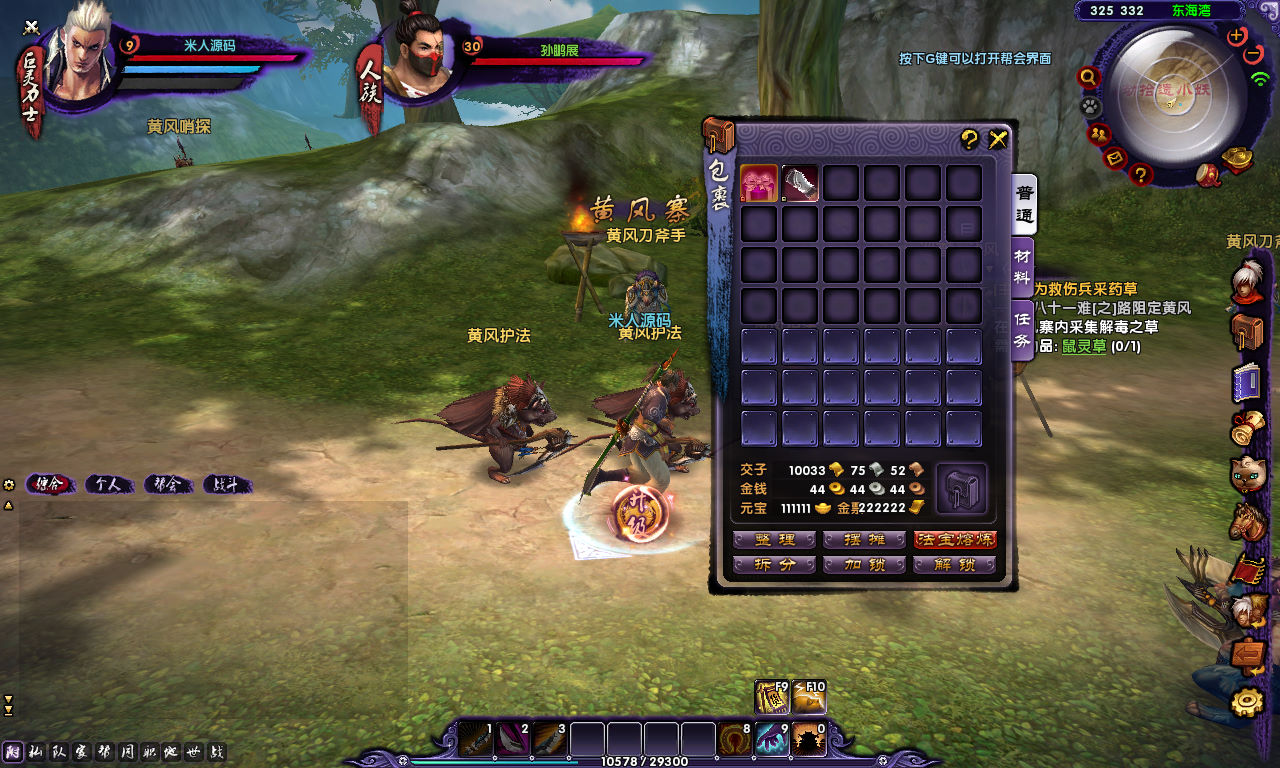The image size is (1280, 768).
Task: Open the 摆摊 stall button
Action: 864,540
